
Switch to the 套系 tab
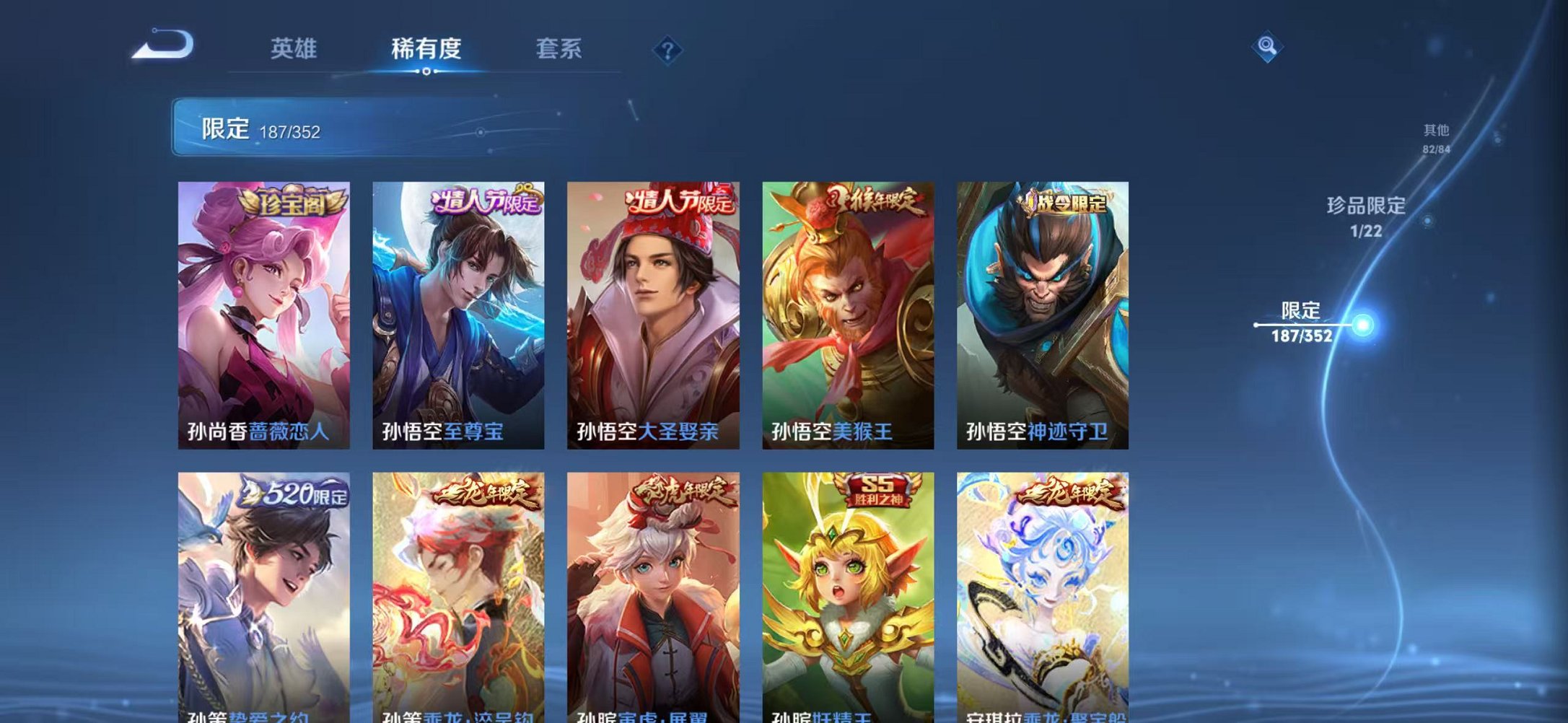click(559, 47)
